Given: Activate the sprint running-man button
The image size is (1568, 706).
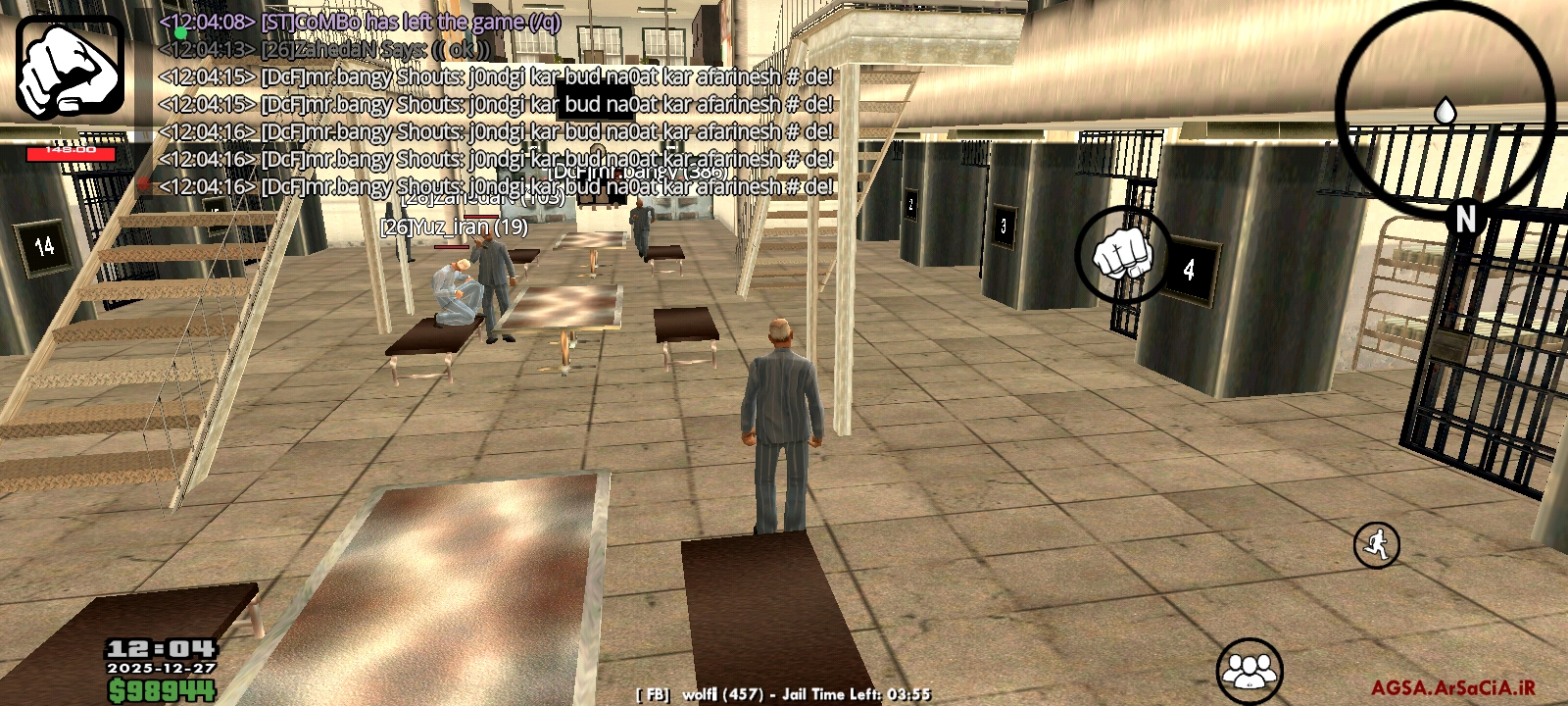Looking at the screenshot, I should coord(1377,544).
